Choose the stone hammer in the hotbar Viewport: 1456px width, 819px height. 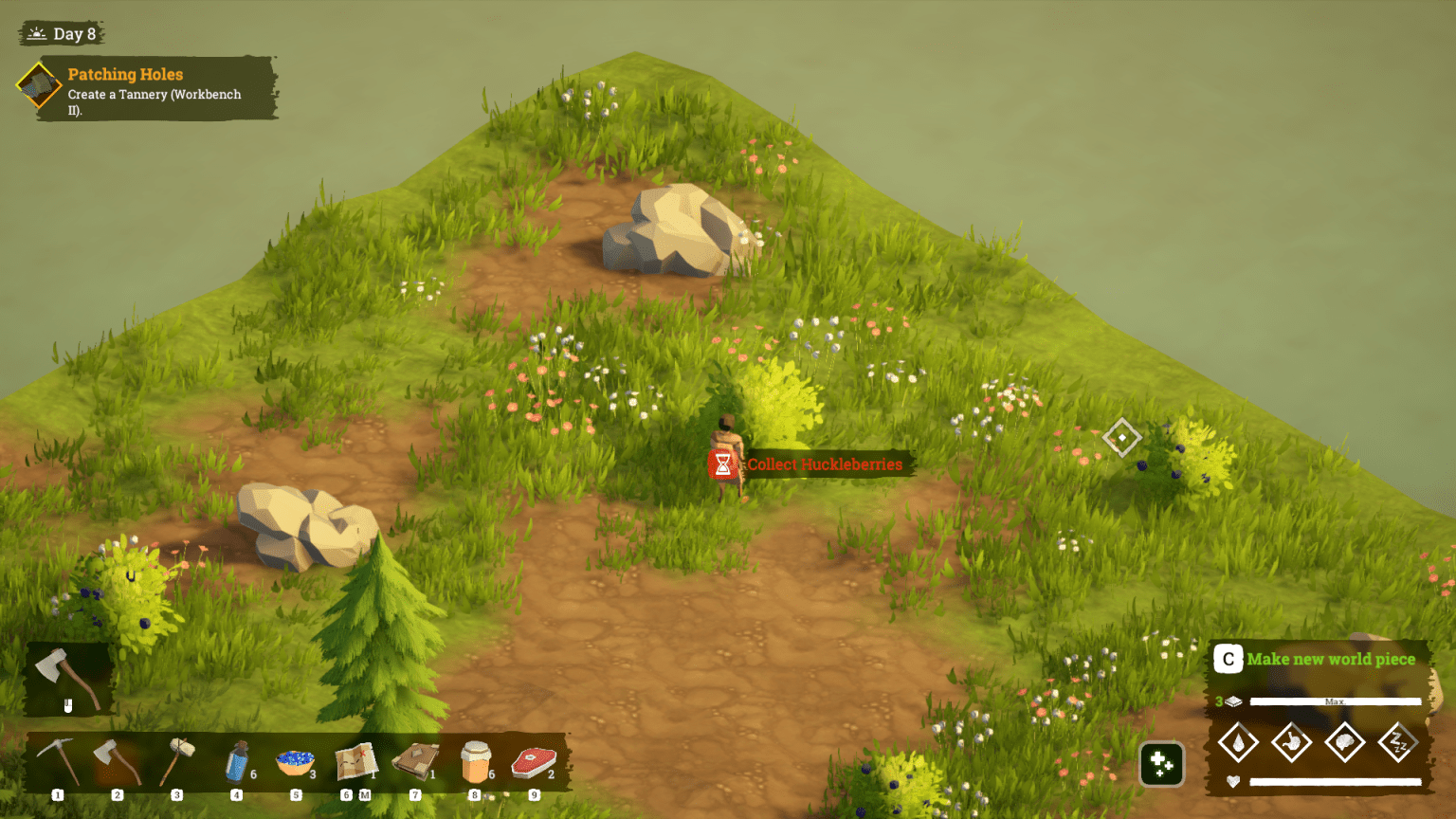176,761
